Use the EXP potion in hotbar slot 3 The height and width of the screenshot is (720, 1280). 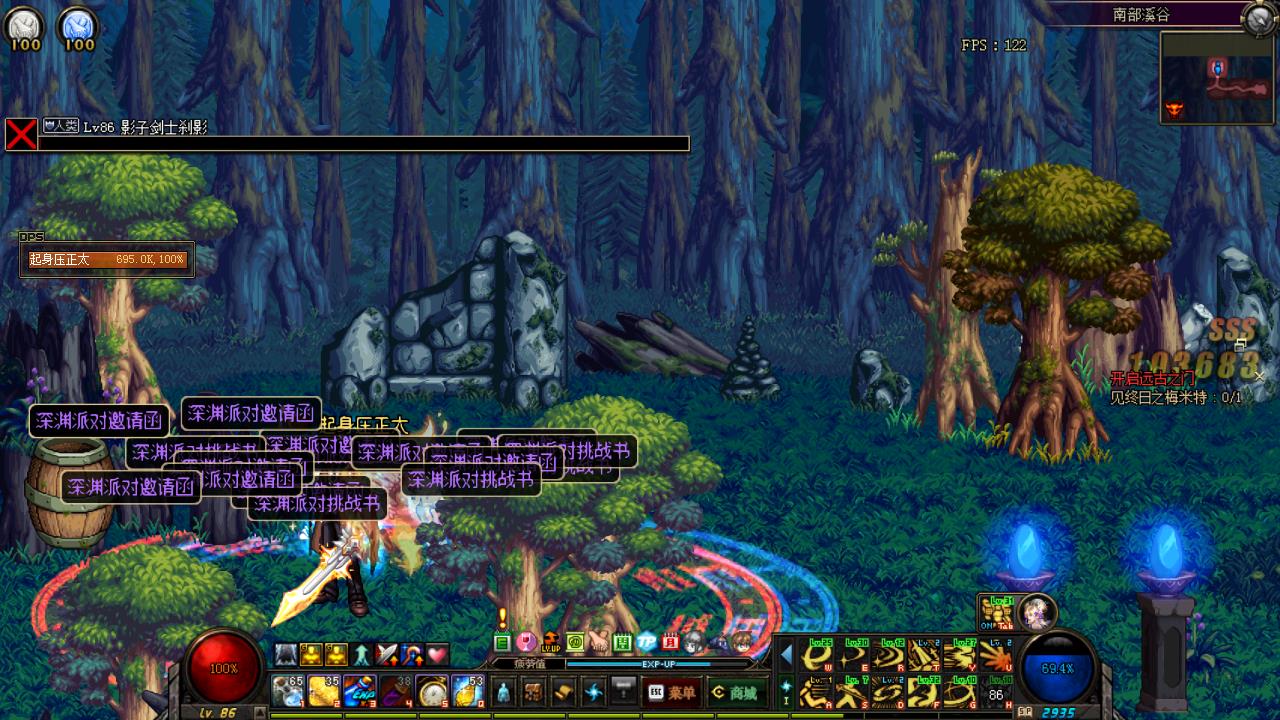pos(359,691)
